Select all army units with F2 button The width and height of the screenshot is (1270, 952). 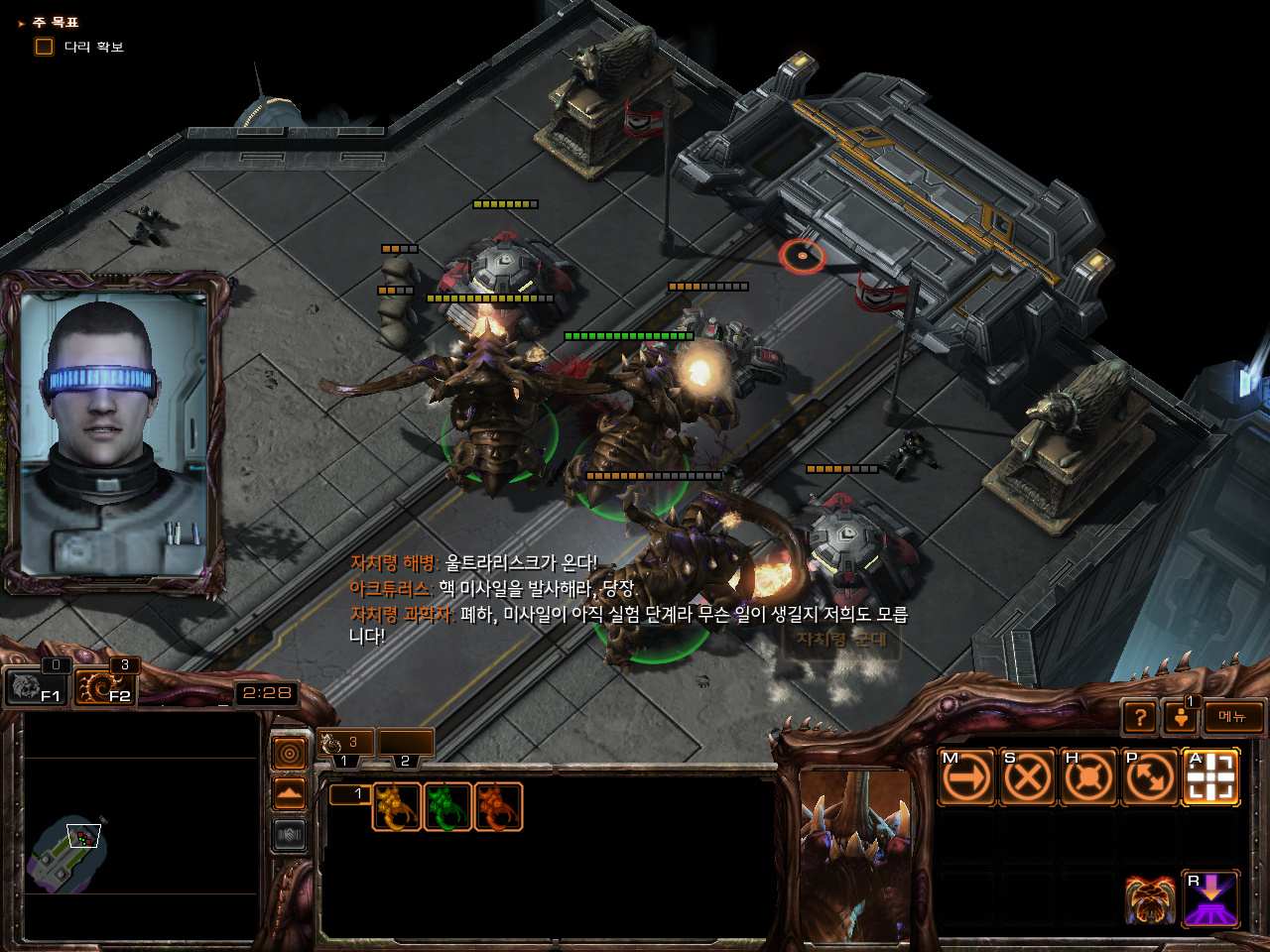point(106,685)
